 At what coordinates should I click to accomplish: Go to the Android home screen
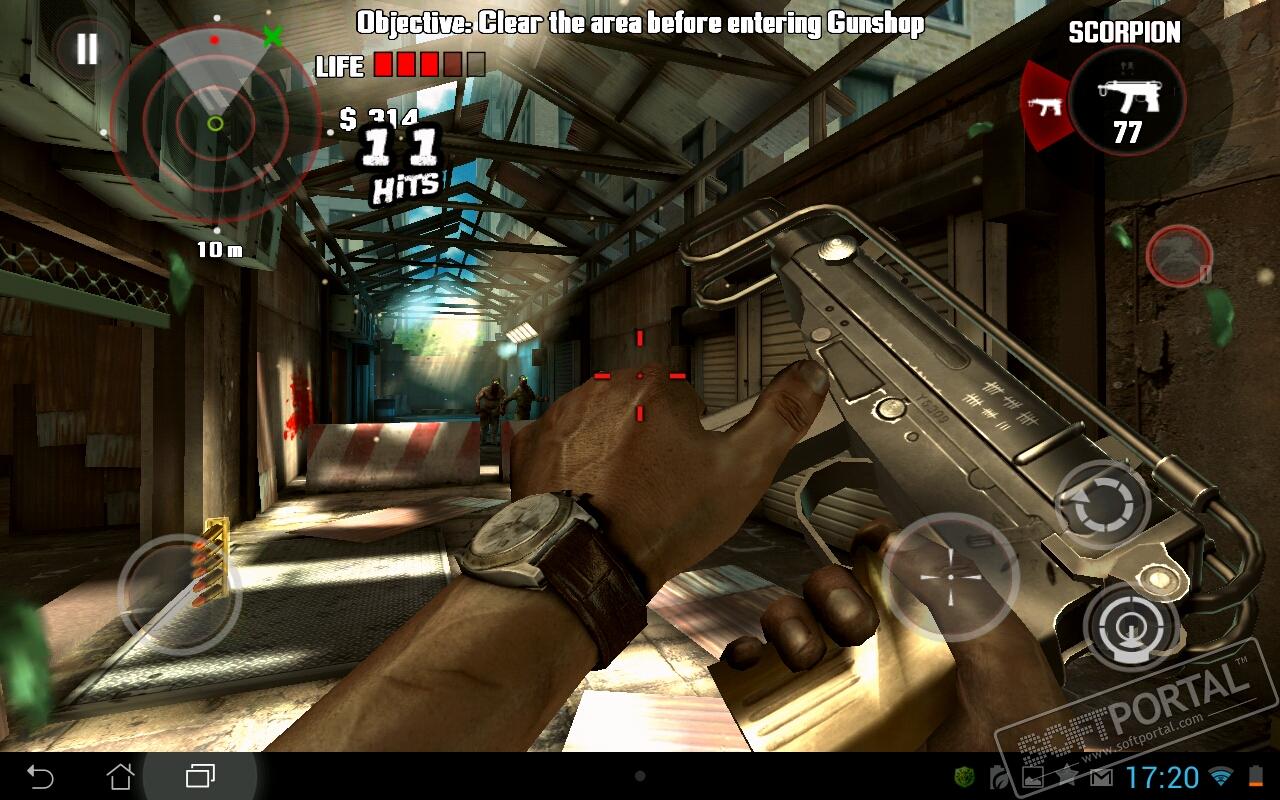pyautogui.click(x=120, y=776)
